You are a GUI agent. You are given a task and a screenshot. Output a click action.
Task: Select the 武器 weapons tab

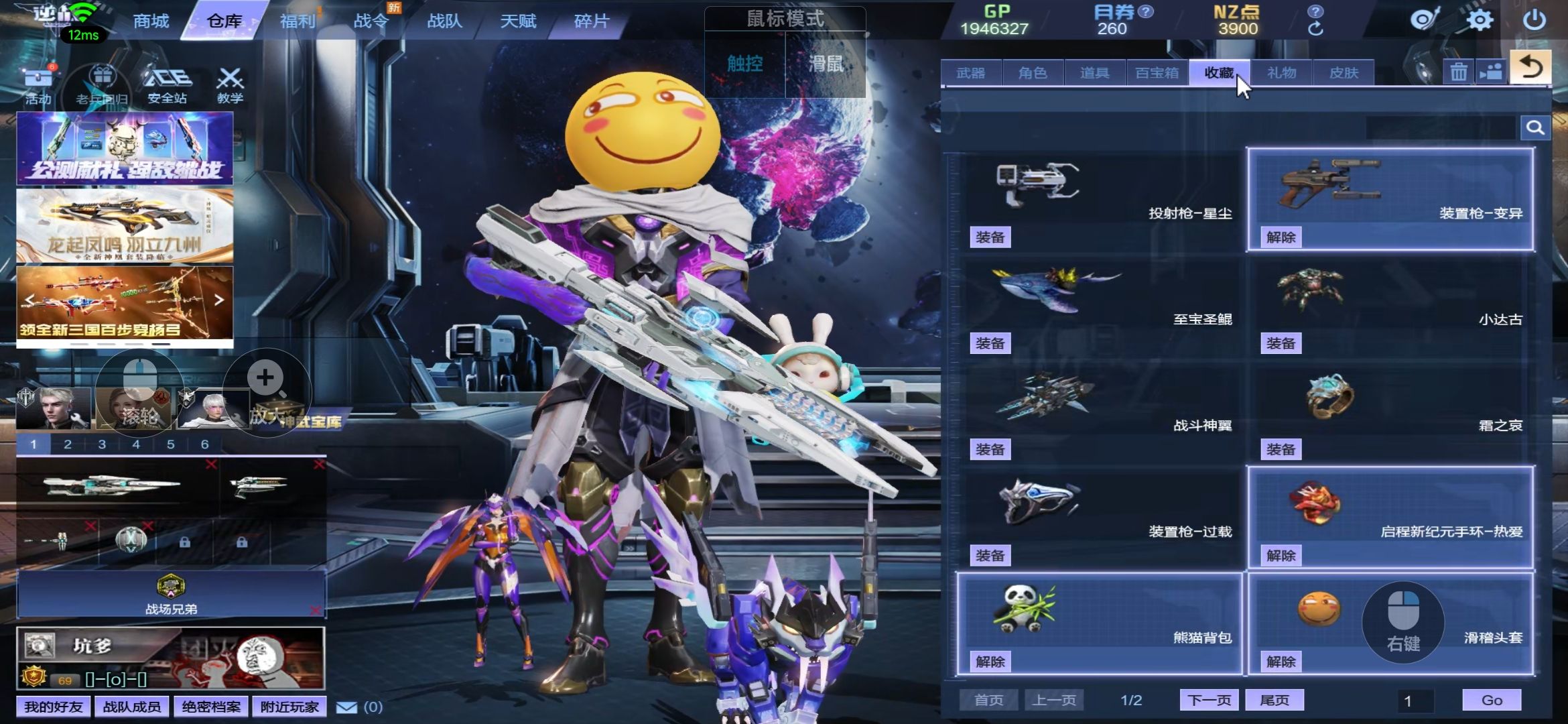coord(970,73)
